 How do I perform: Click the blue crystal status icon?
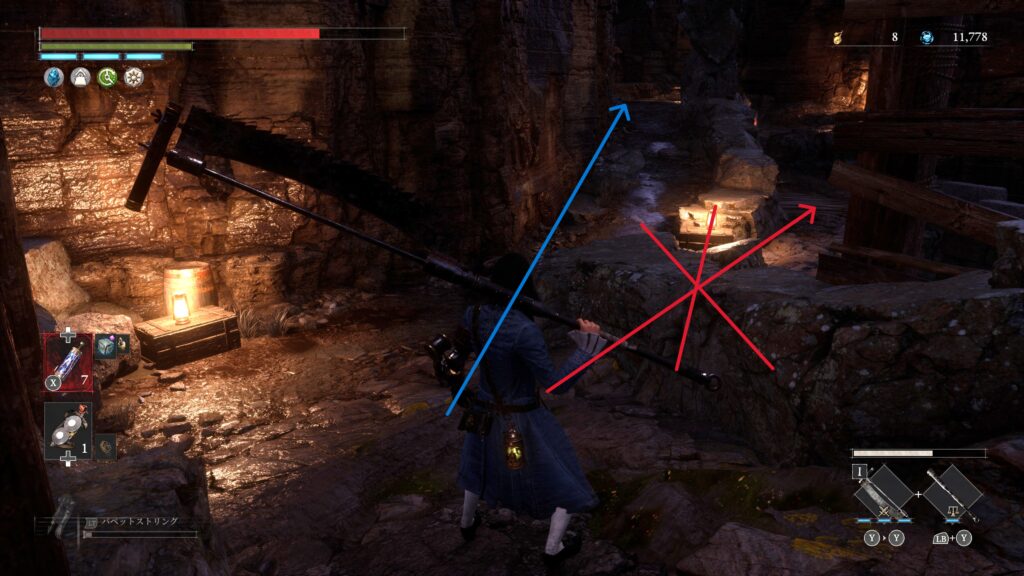coord(53,77)
